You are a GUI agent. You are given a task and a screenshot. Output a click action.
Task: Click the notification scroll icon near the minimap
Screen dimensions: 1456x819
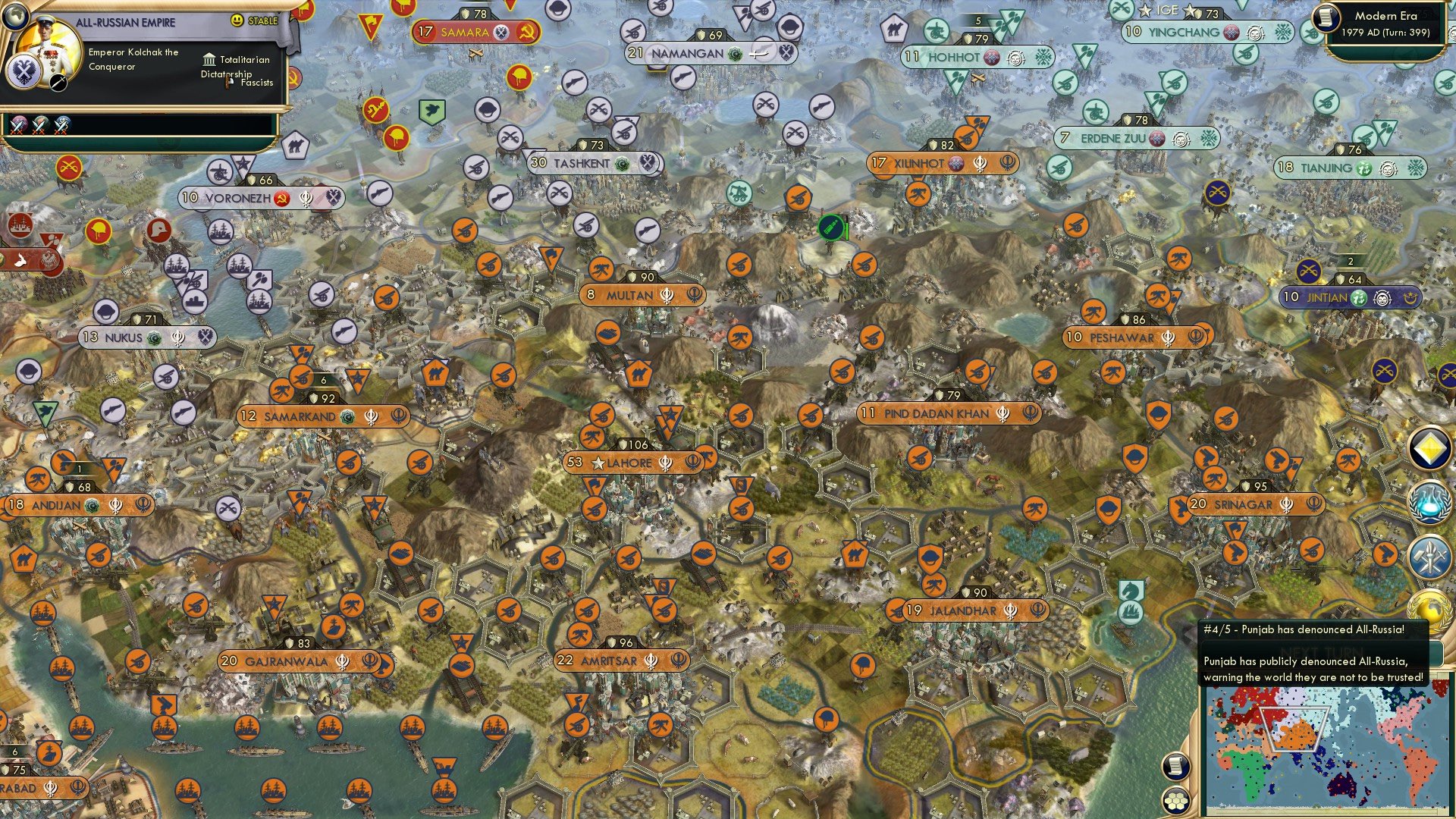click(x=1175, y=767)
